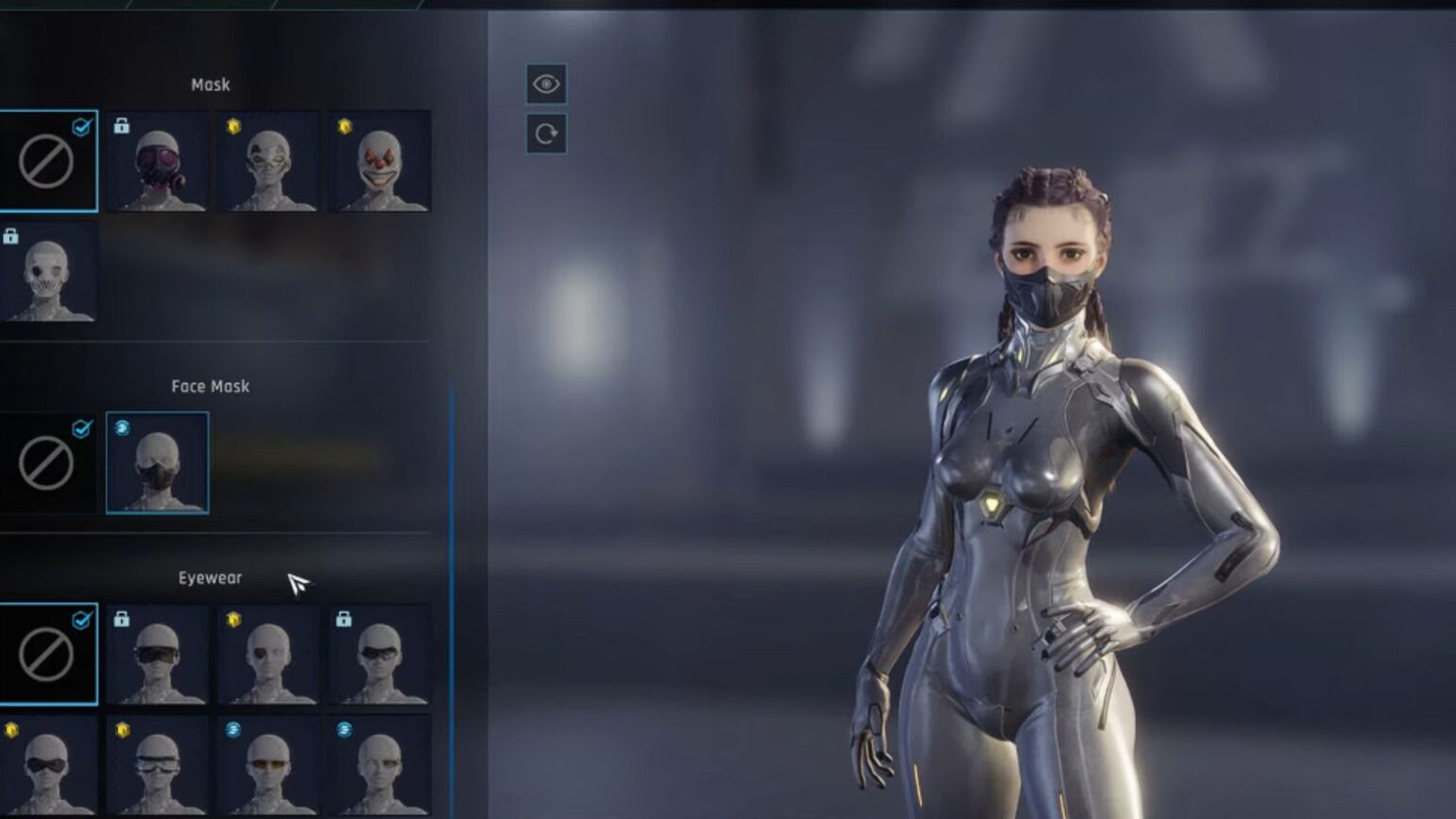Click the rotate character view icon
The height and width of the screenshot is (819, 1456).
point(545,133)
